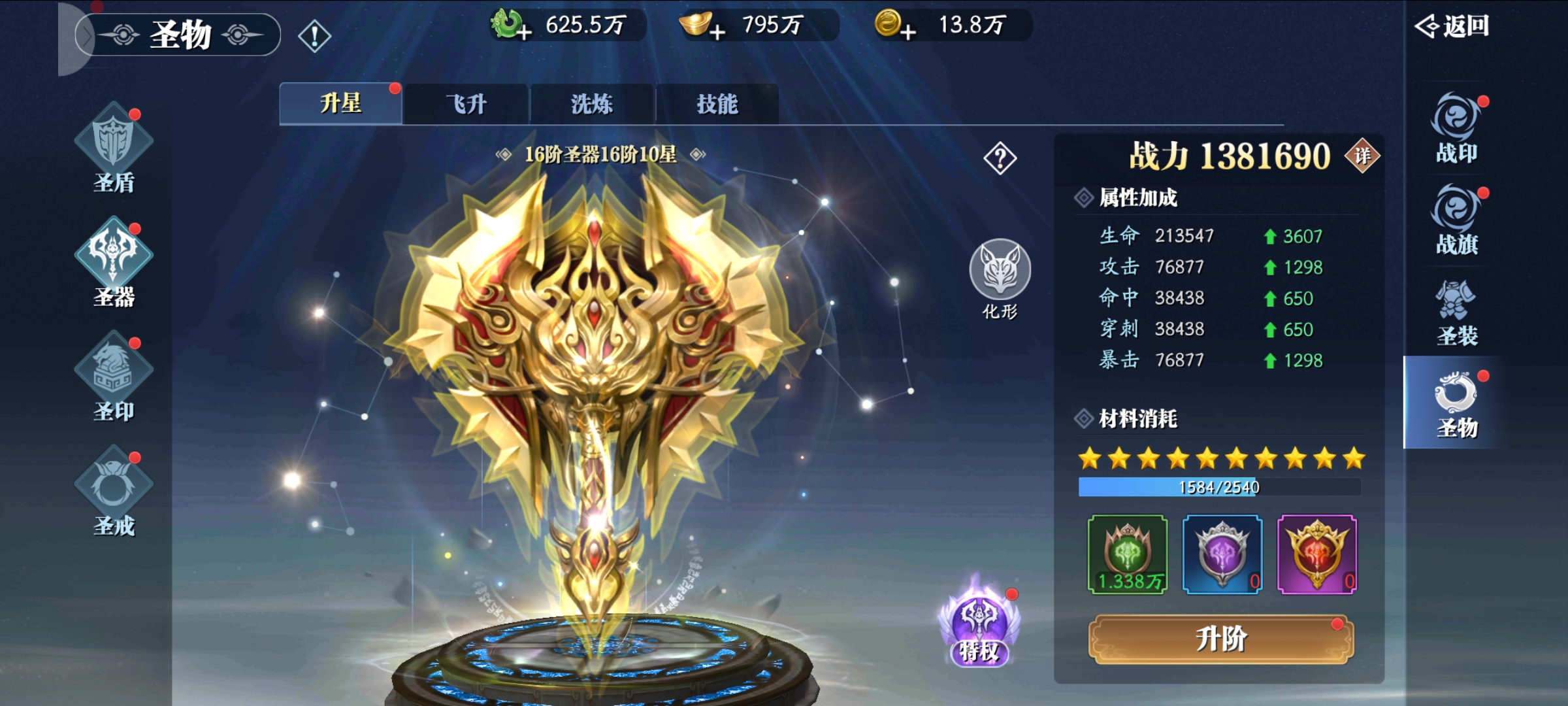Screen dimensions: 1568x706
Task: Add jade currency with plus button
Action: pos(523,31)
